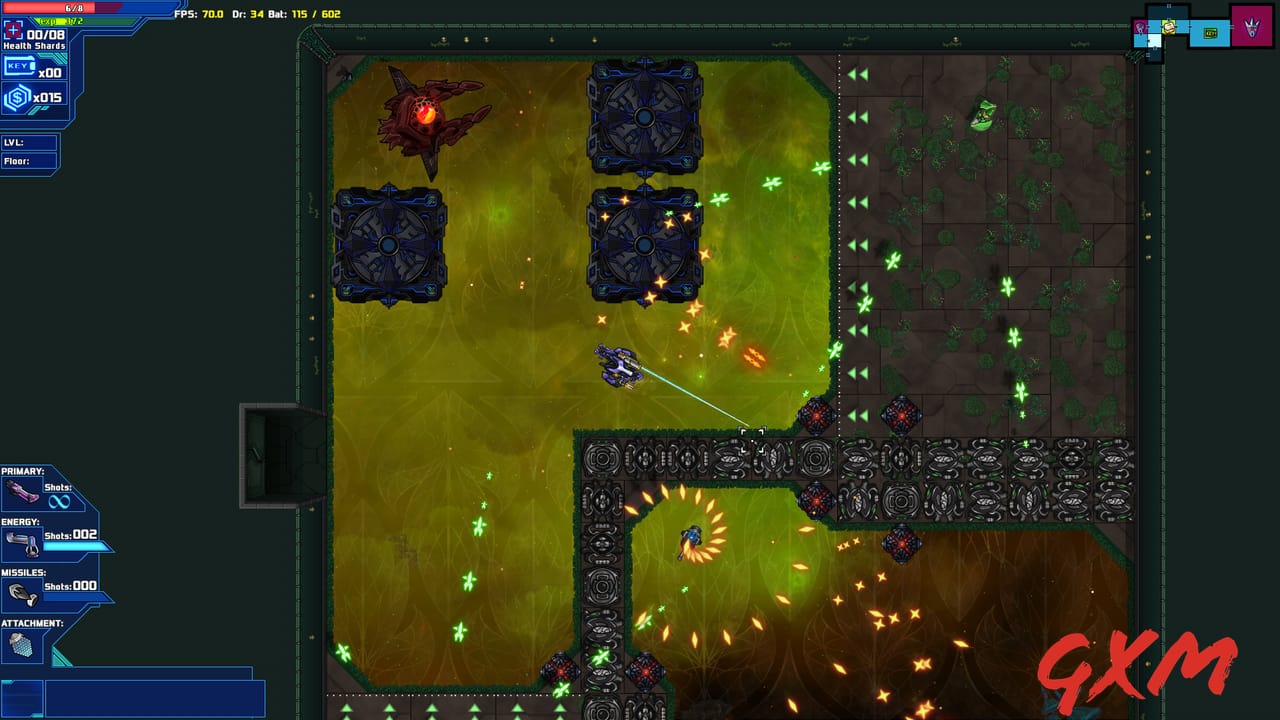
Task: Click the boss skull icon on the minimap
Action: pyautogui.click(x=1252, y=29)
